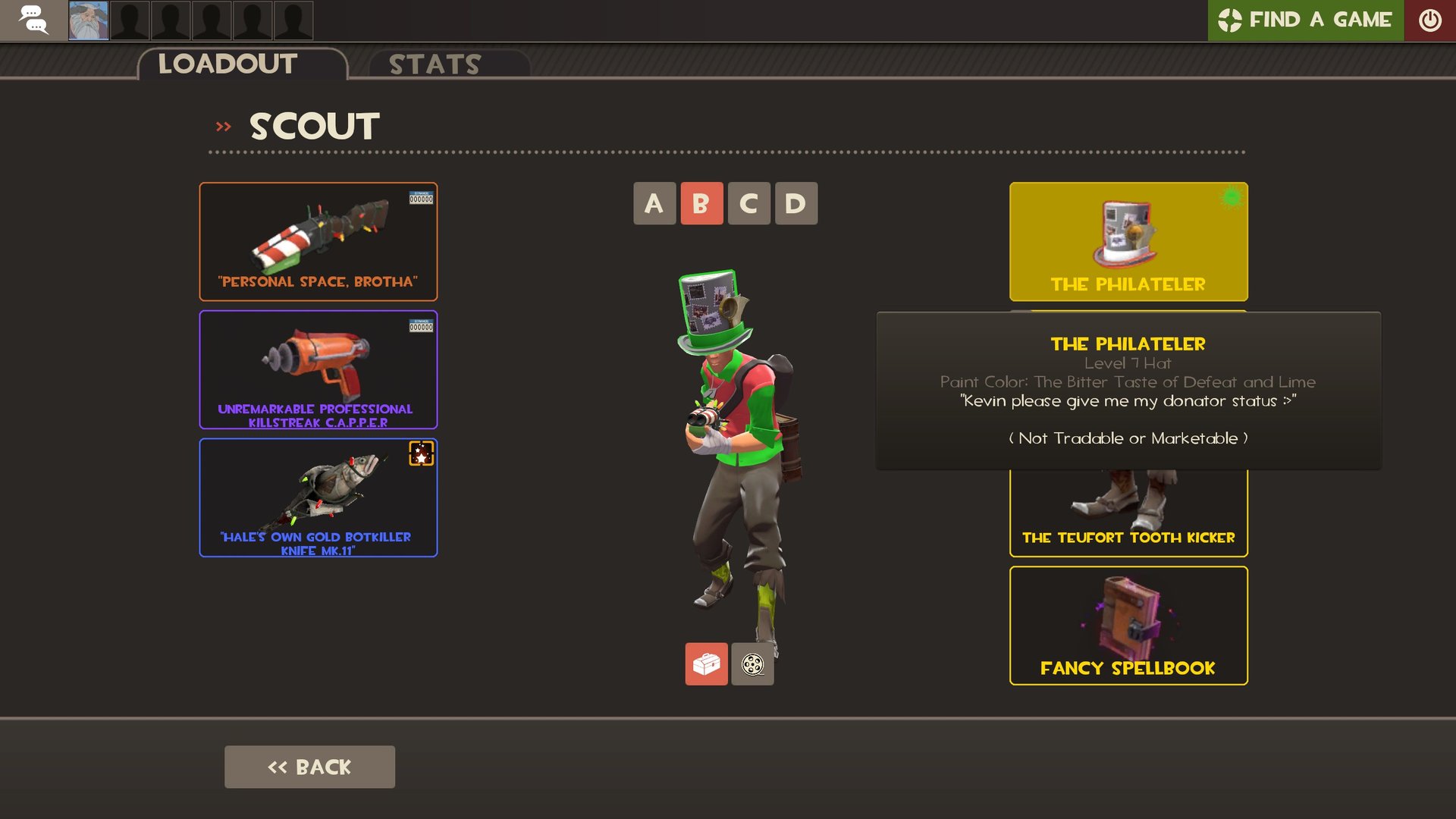Go back with the Back button
Viewport: 1456px width, 819px height.
pyautogui.click(x=309, y=767)
